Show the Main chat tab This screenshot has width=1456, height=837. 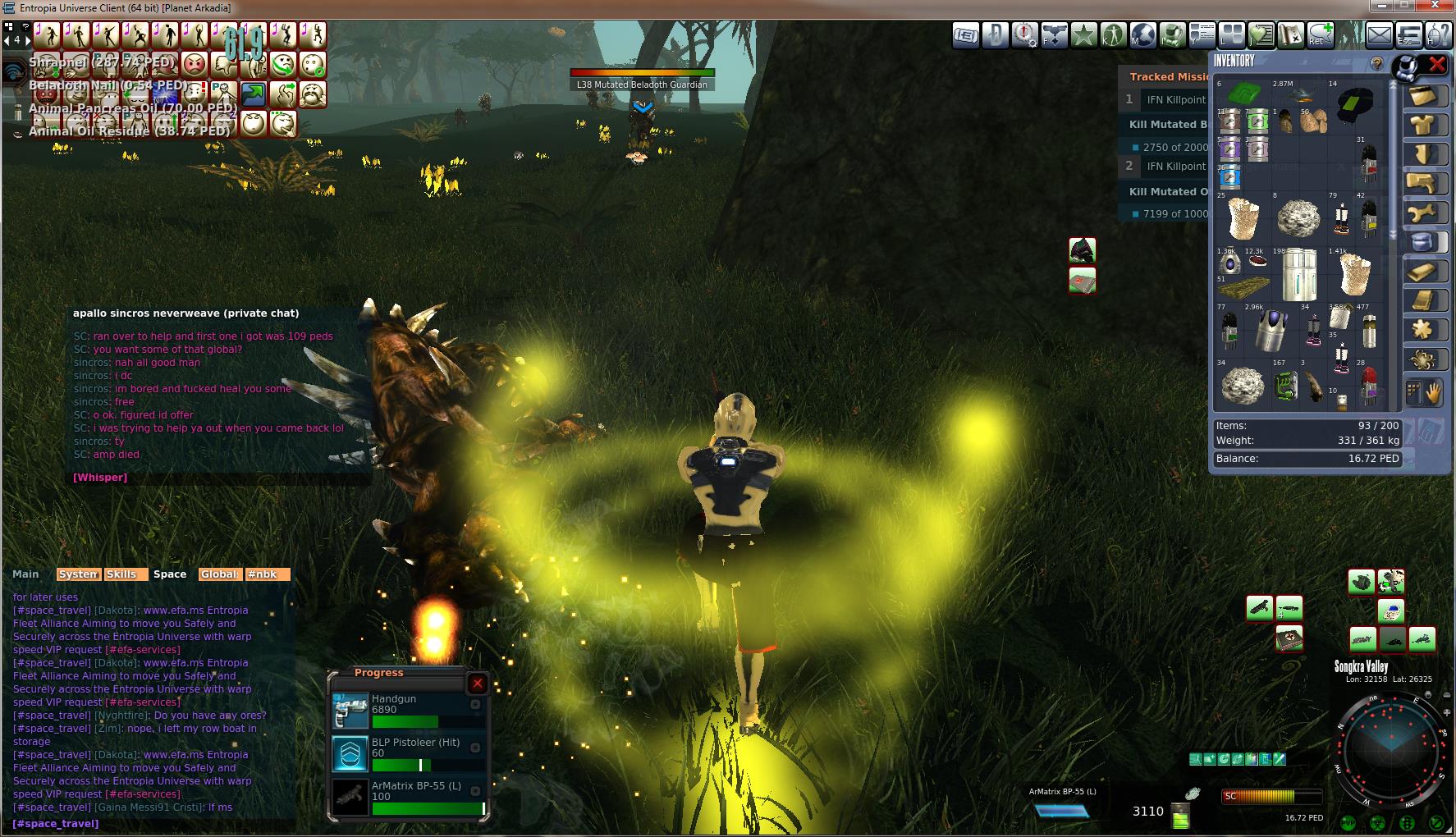[x=25, y=574]
